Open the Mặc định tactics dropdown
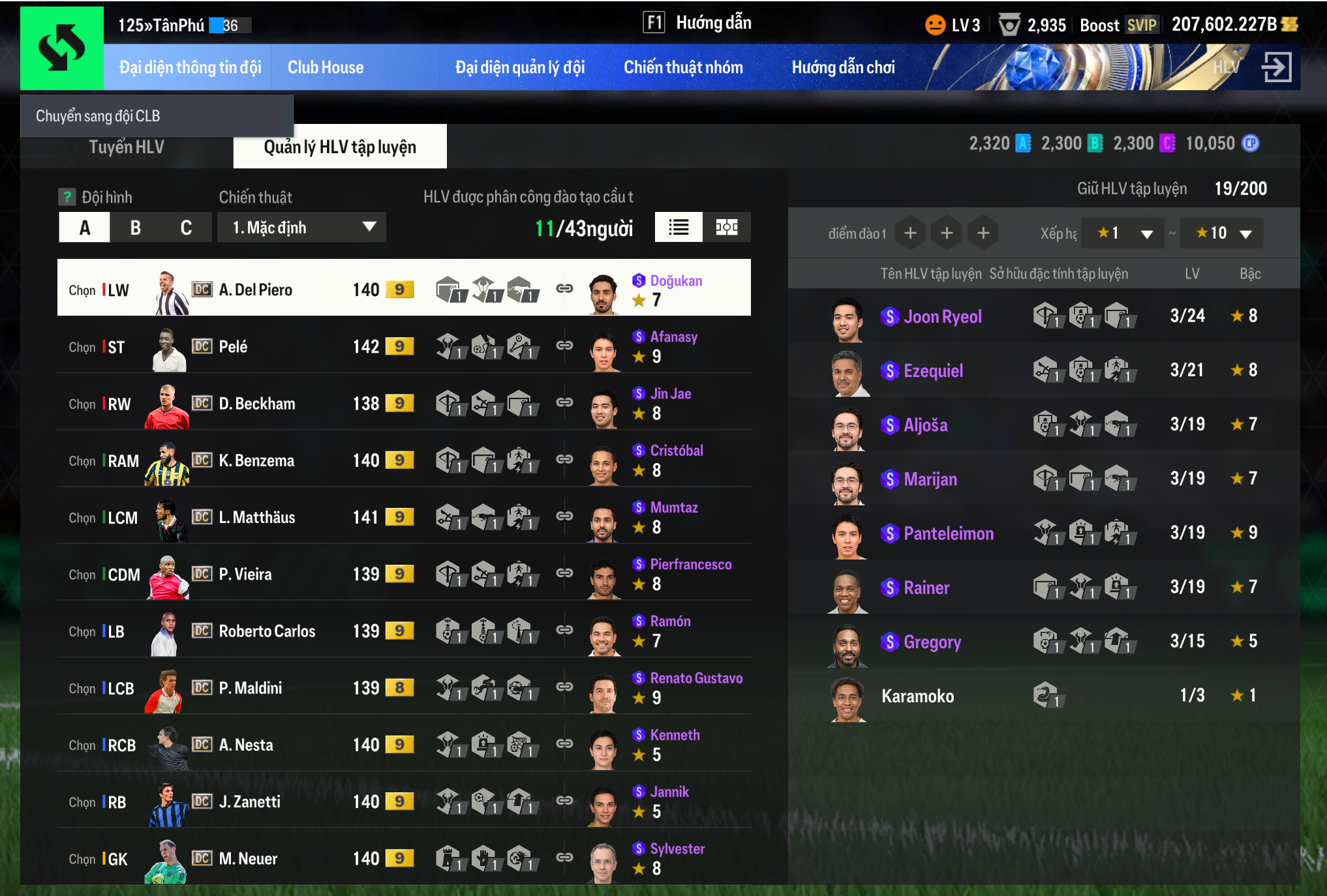Viewport: 1327px width, 896px height. click(301, 228)
